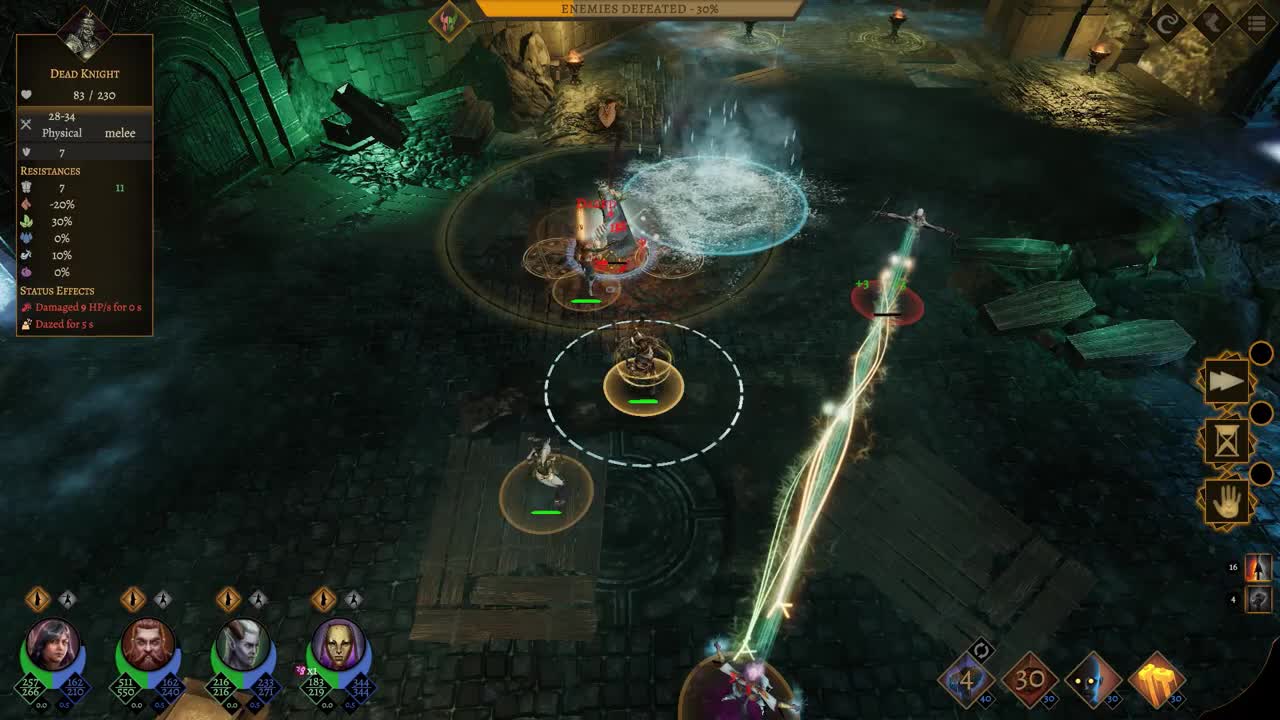1280x720 pixels.
Task: Select the ability on 4-second cooldown
Action: (x=967, y=682)
